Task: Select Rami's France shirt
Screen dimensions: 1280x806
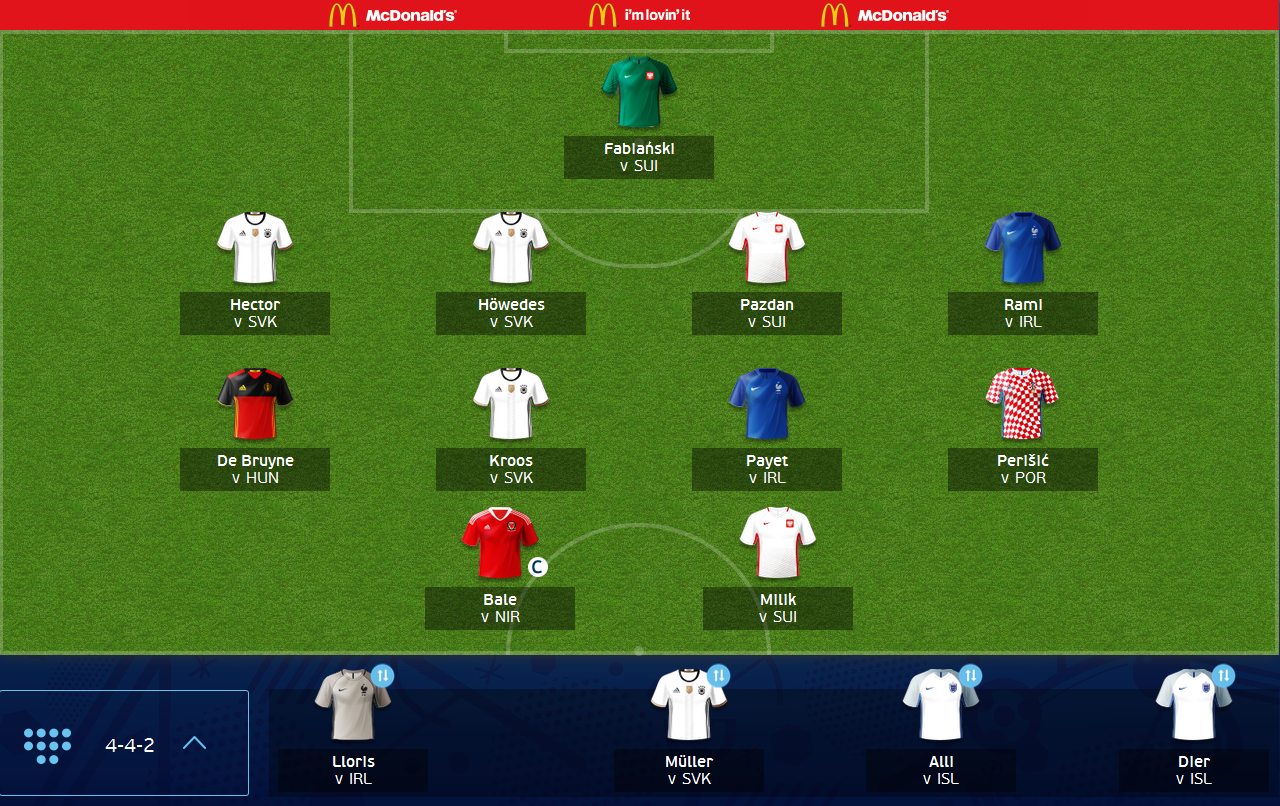Action: point(1022,247)
